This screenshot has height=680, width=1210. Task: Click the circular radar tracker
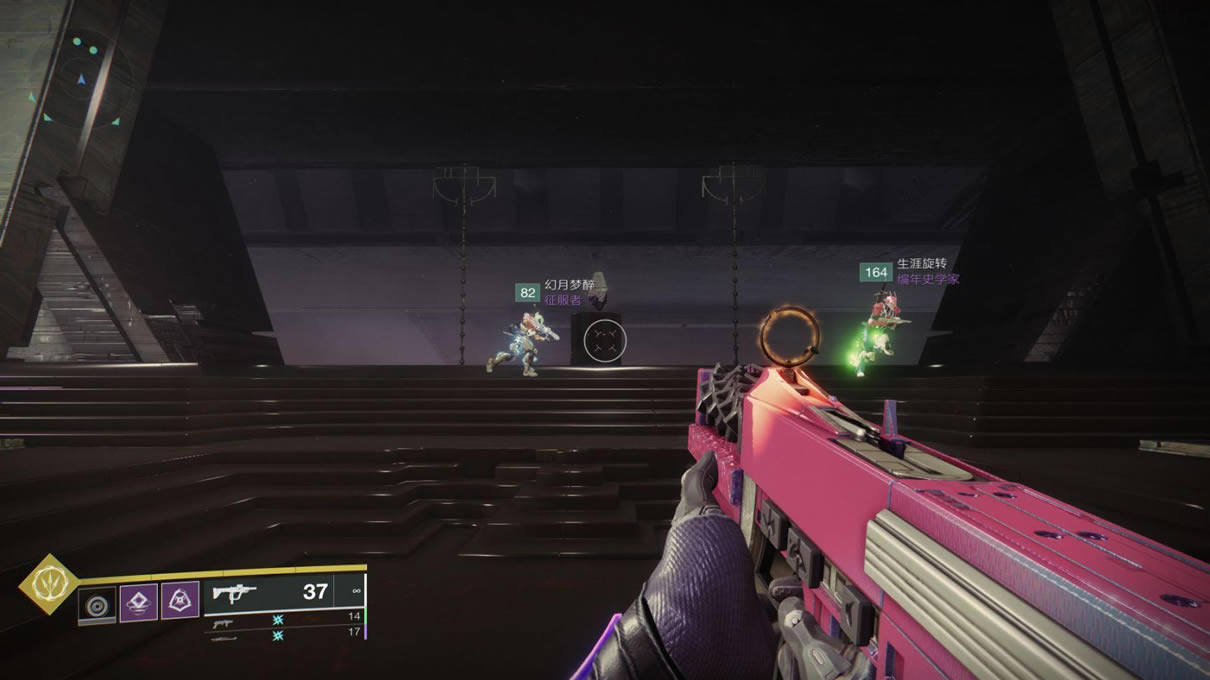pyautogui.click(x=82, y=80)
